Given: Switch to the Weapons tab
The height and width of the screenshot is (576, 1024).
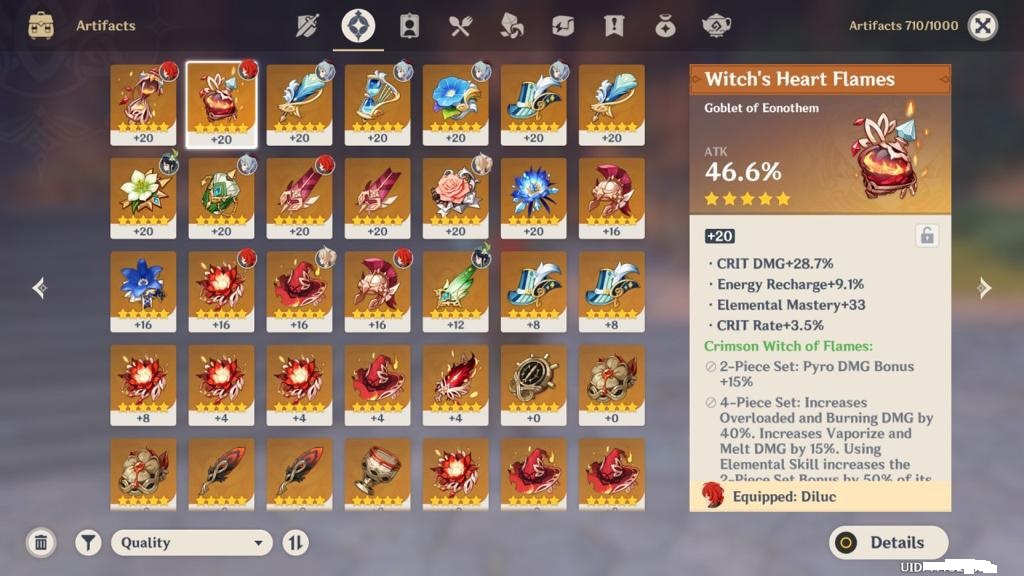Looking at the screenshot, I should tap(308, 26).
